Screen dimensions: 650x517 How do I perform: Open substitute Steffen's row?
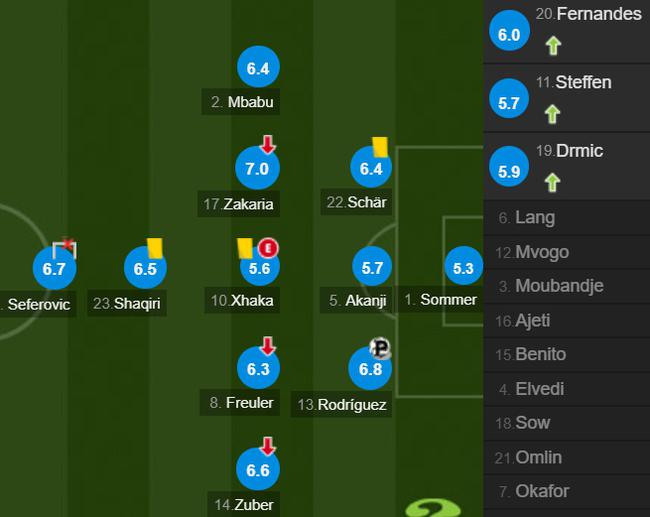[x=566, y=96]
